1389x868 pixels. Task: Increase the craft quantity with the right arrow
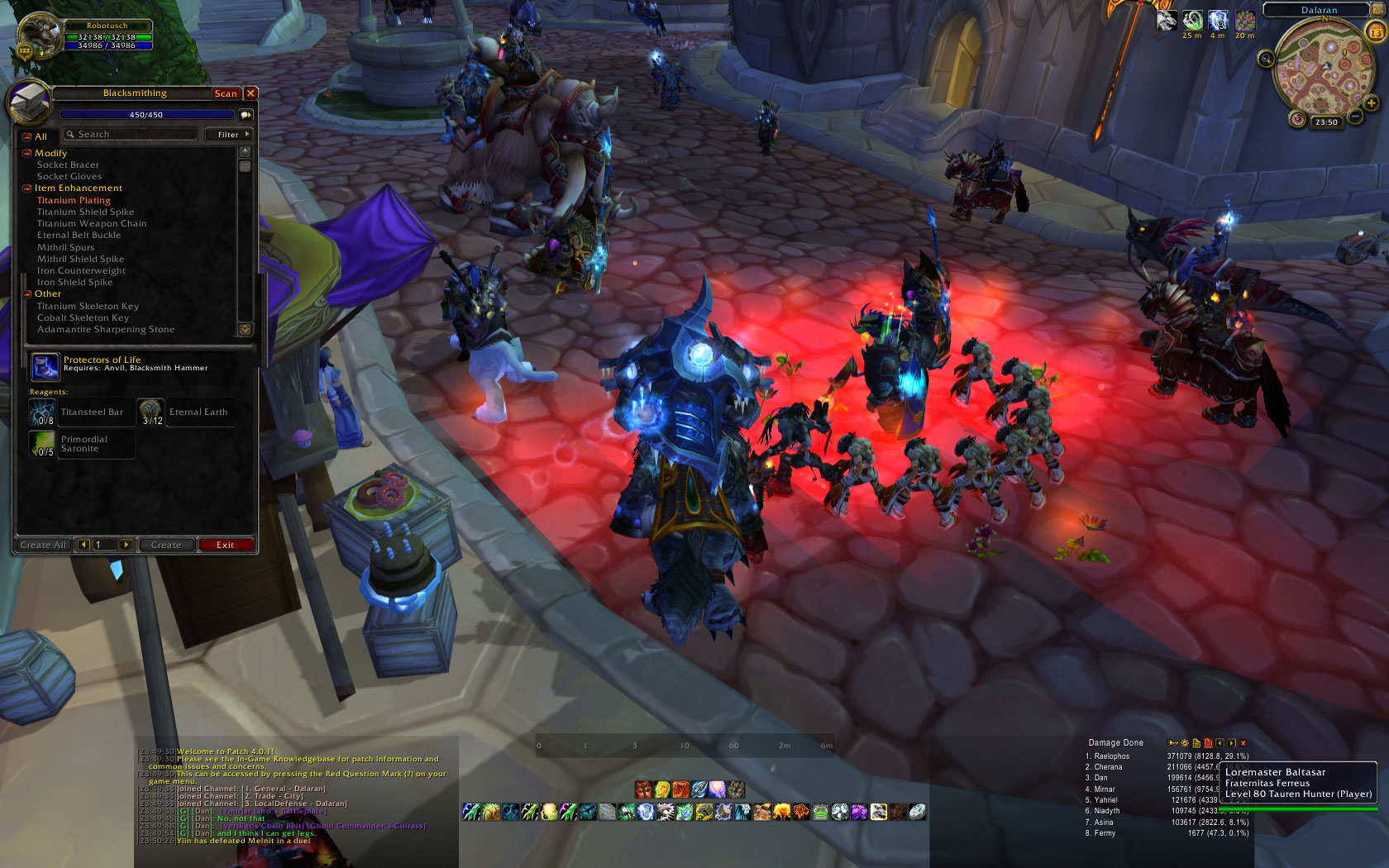[126, 545]
